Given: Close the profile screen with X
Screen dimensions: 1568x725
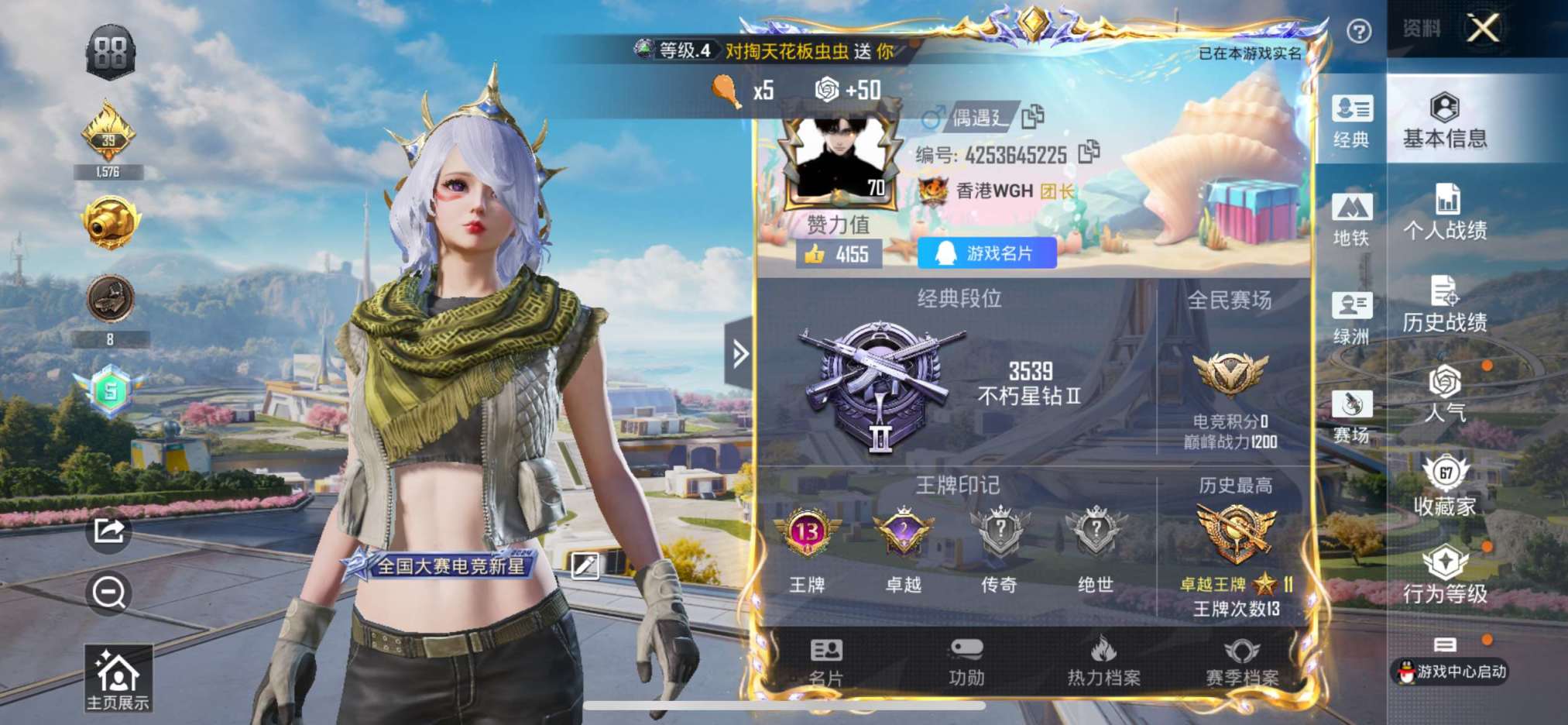Looking at the screenshot, I should click(x=1483, y=29).
